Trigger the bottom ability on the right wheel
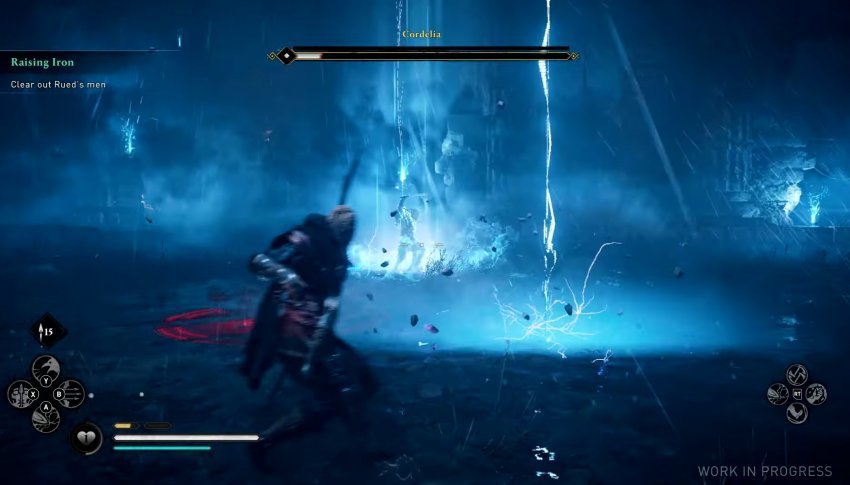 coord(797,412)
